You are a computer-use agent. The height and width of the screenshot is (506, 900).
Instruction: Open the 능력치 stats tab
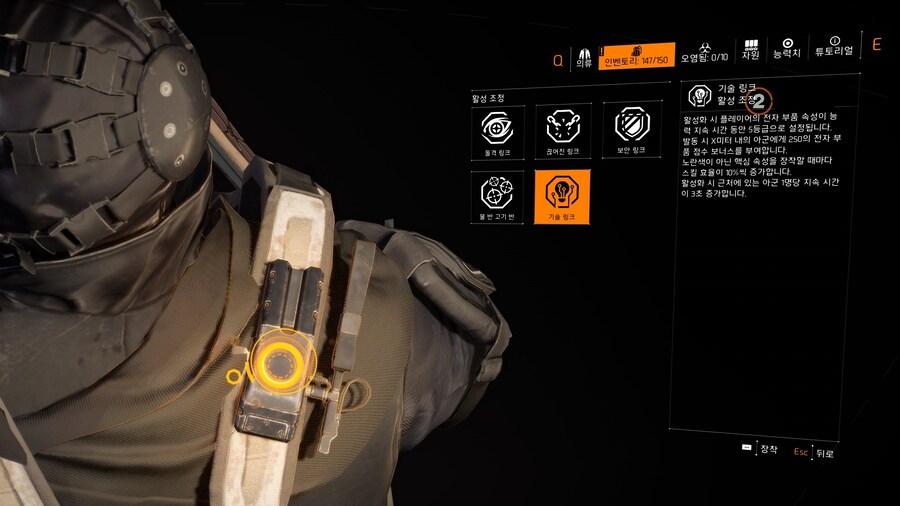[x=790, y=51]
